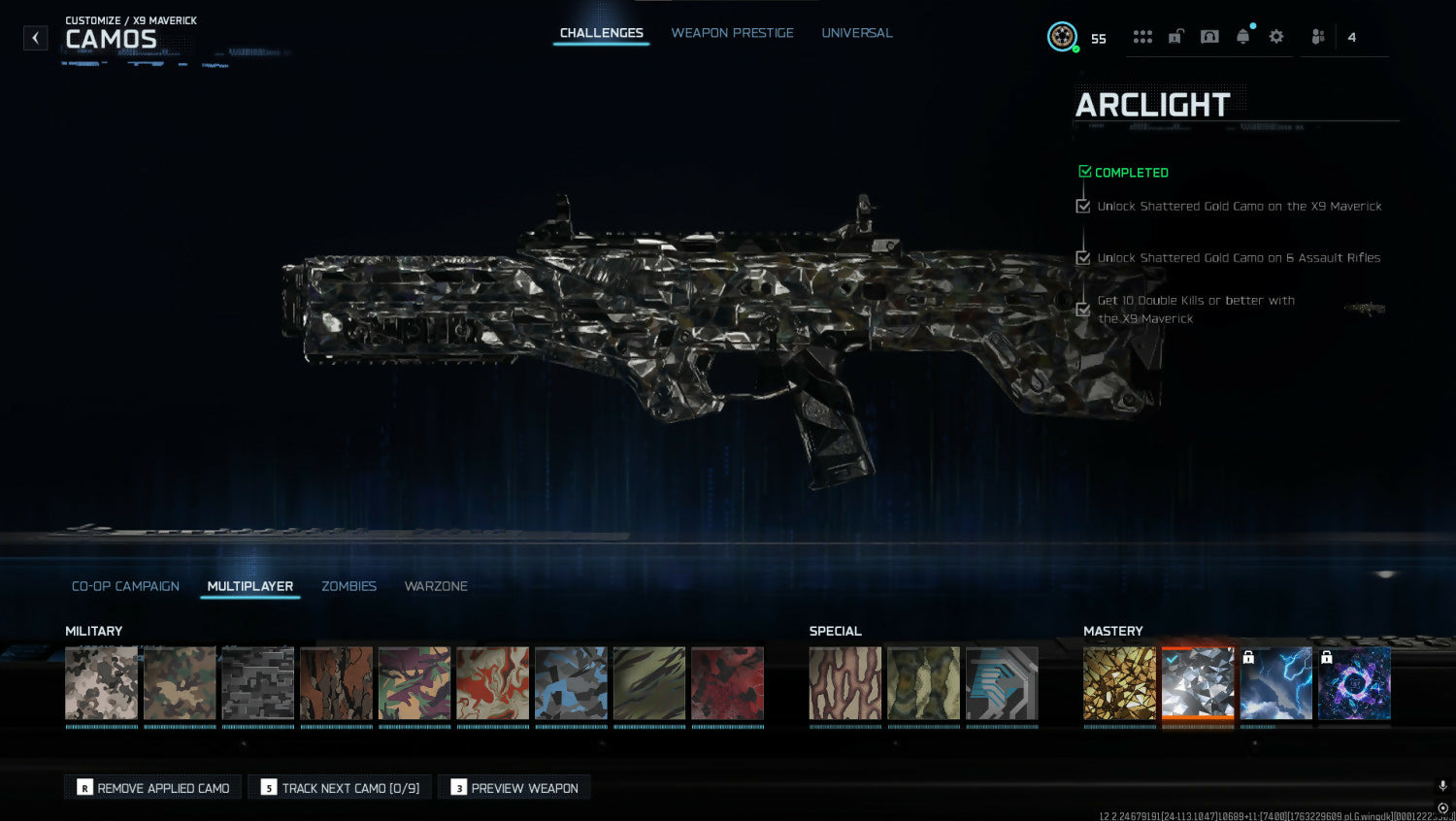Open Preview Weapon
This screenshot has width=1456, height=821.
(x=514, y=788)
